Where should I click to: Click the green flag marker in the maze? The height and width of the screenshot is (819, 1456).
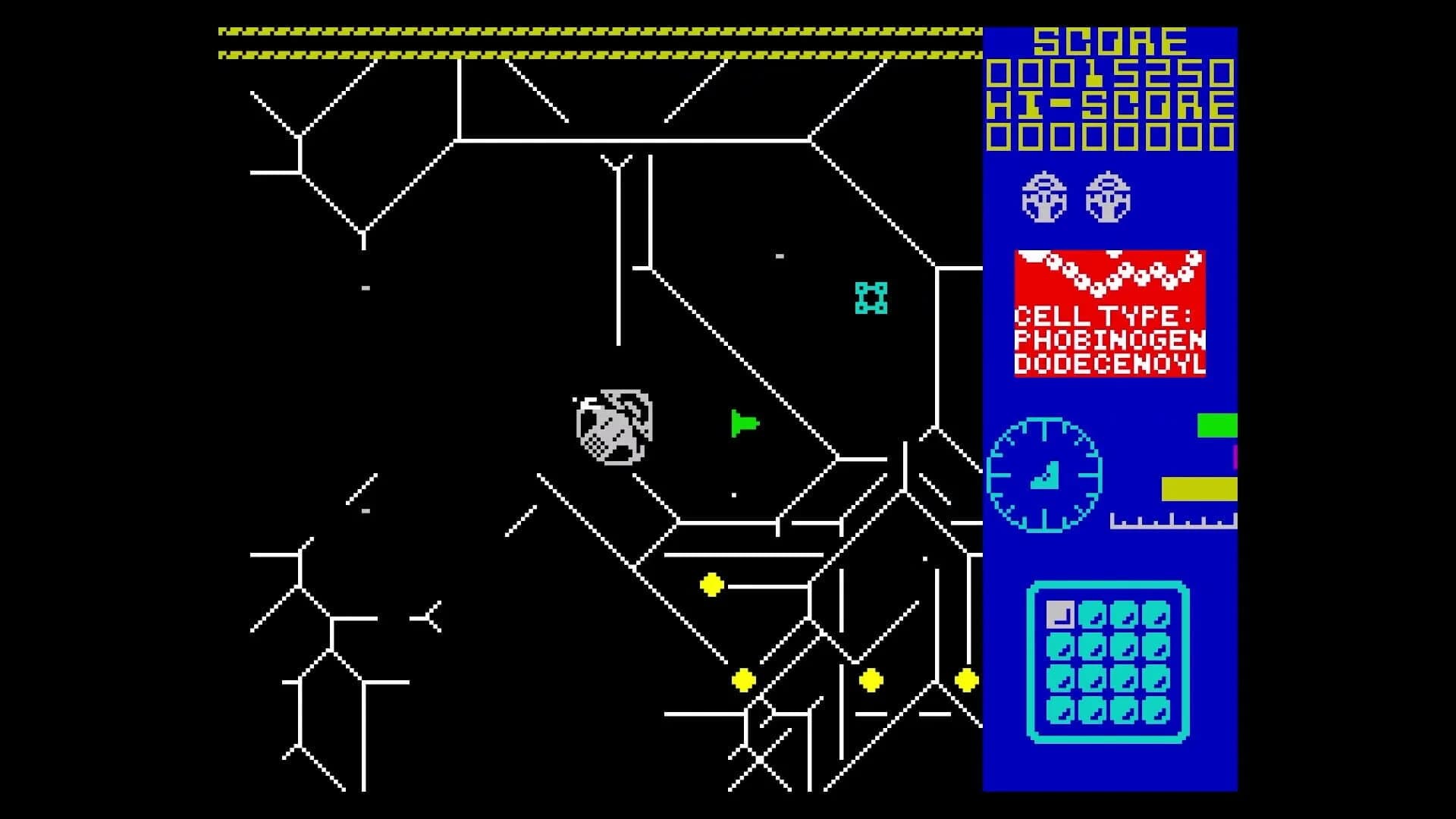point(742,422)
